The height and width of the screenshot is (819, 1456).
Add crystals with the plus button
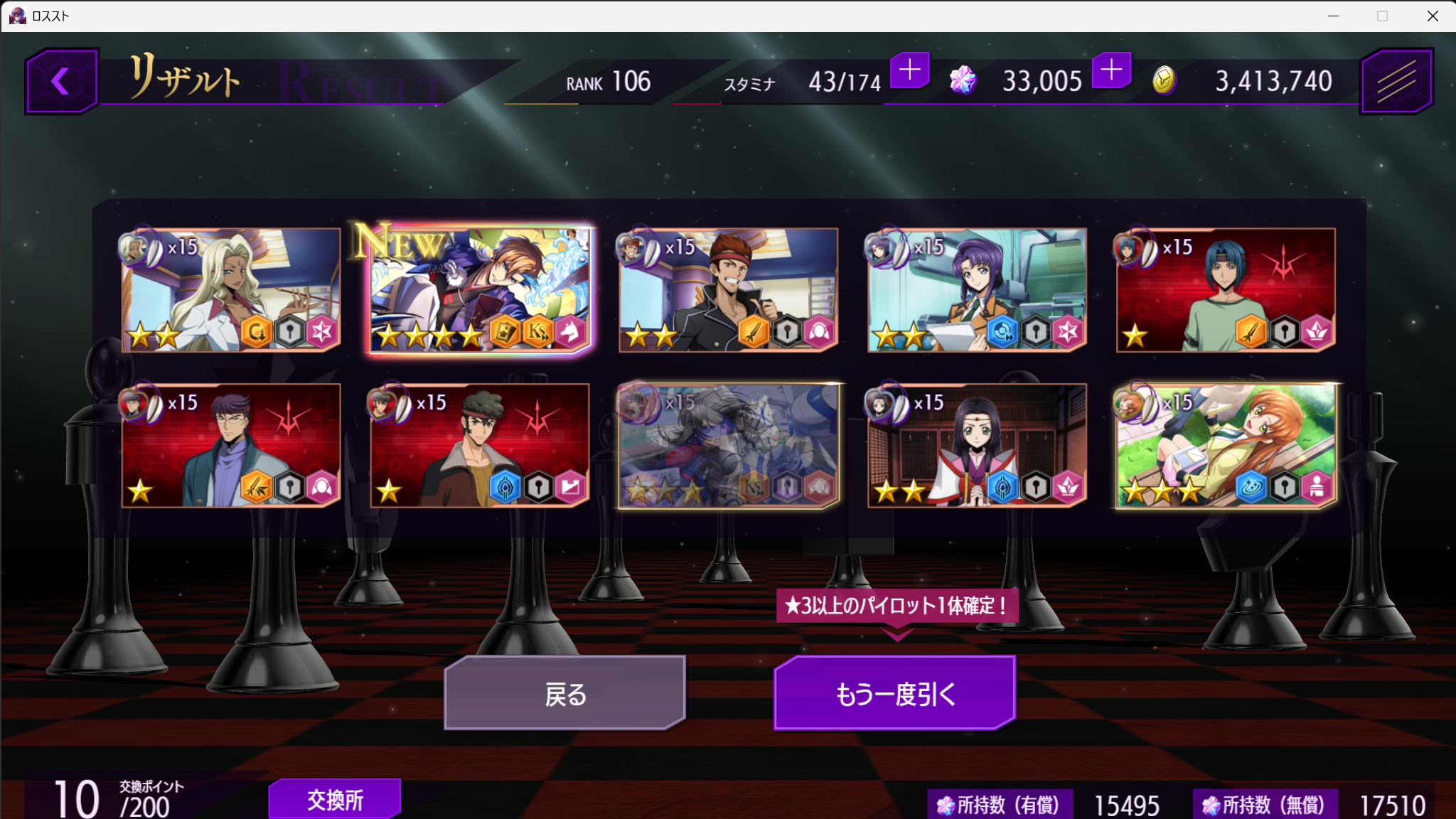(x=1111, y=70)
